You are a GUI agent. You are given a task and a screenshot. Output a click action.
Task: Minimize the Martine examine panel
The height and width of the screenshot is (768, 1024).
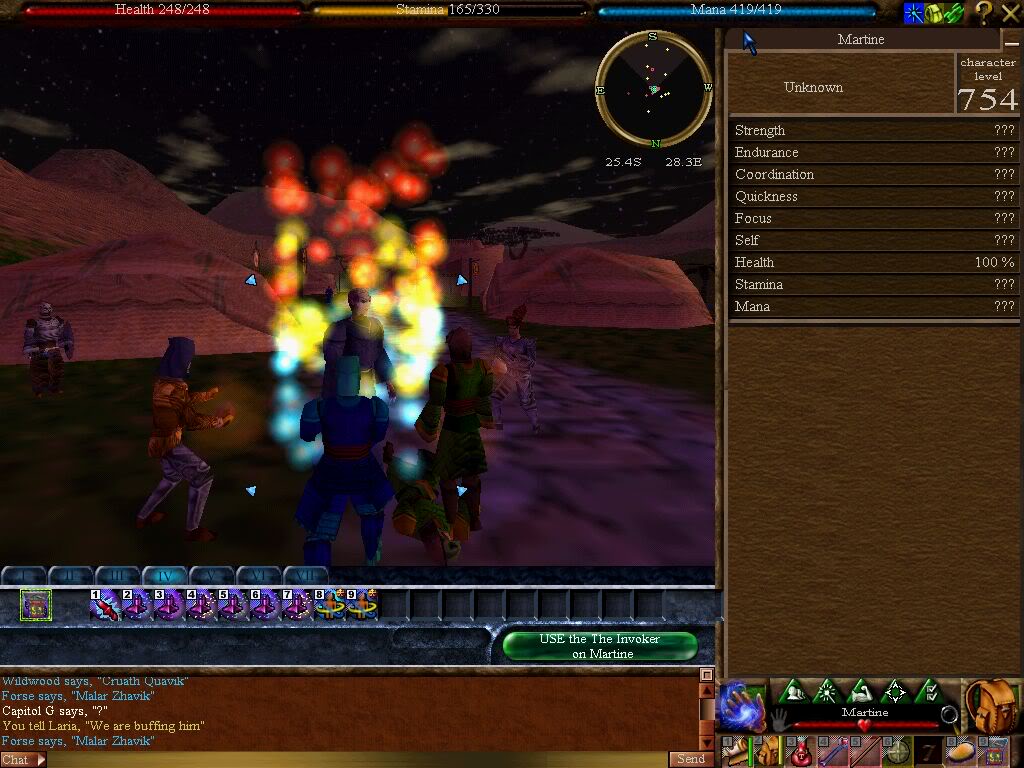click(x=1010, y=40)
